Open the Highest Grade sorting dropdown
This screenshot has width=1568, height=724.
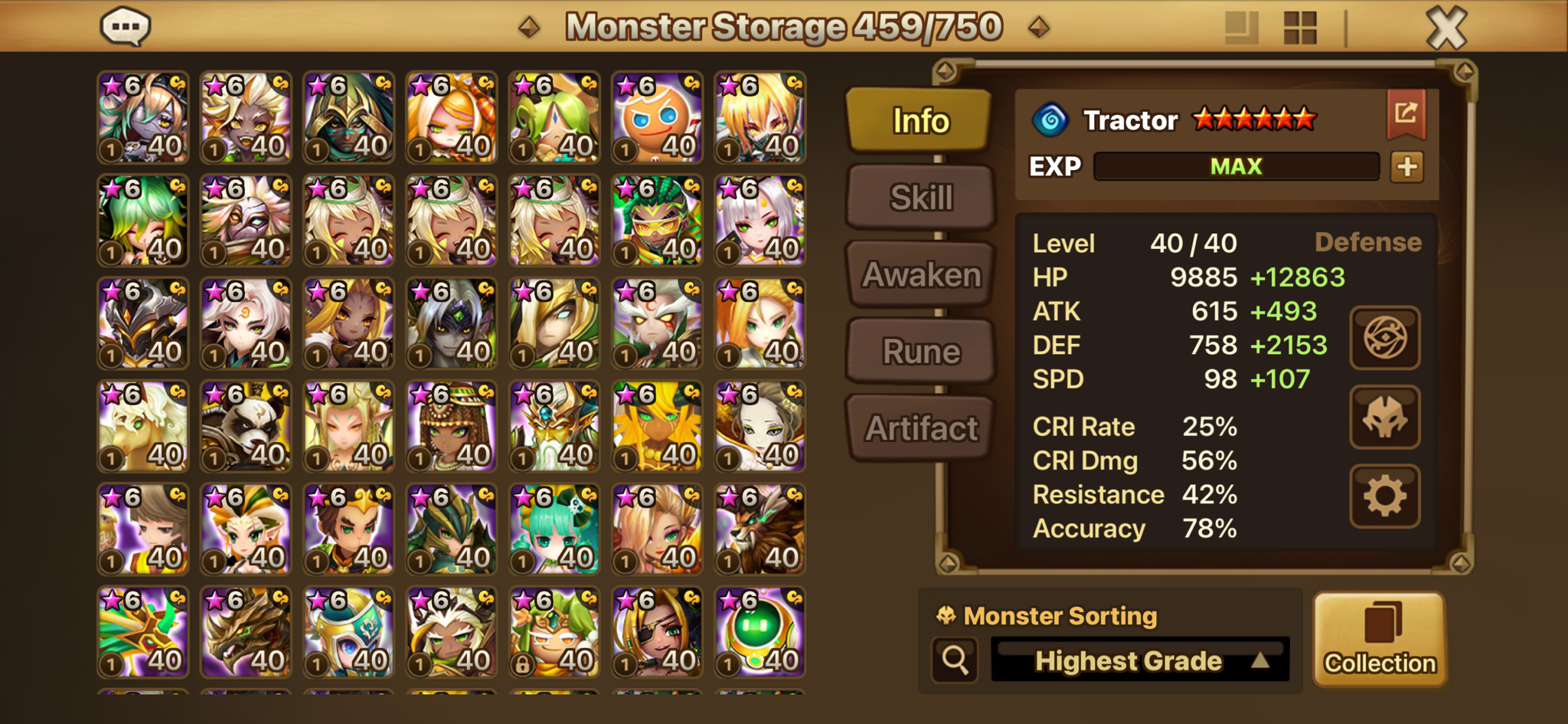pyautogui.click(x=1140, y=660)
